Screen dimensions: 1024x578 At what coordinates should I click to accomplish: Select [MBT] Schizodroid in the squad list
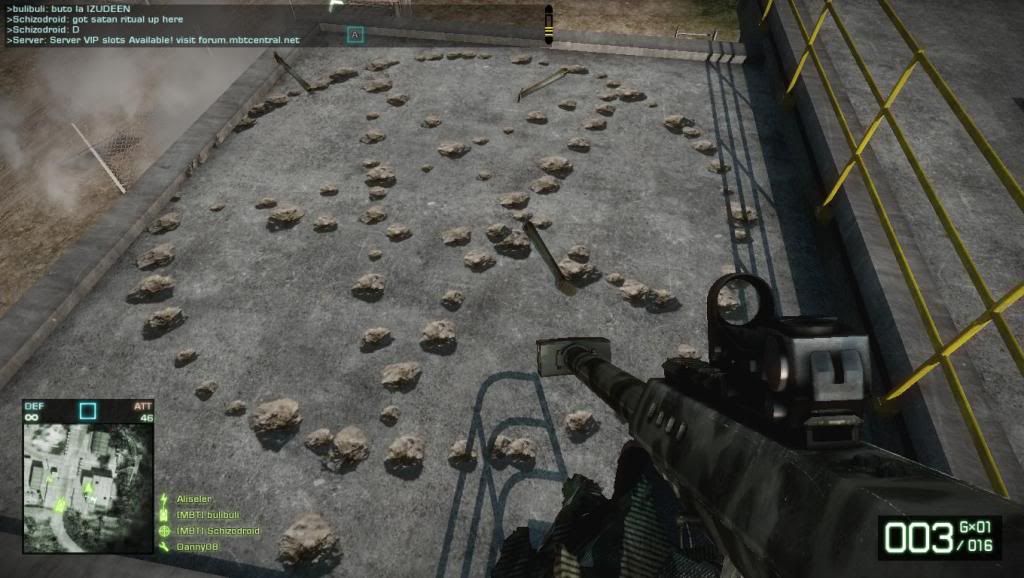[218, 530]
